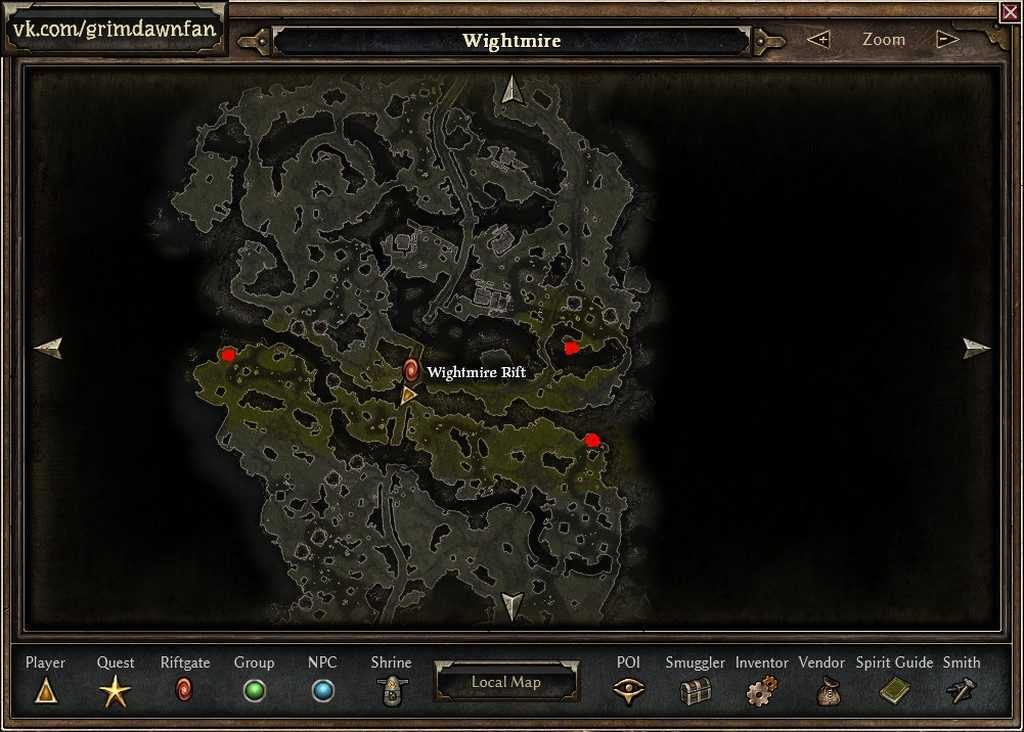Click the green Group legend orb

pyautogui.click(x=254, y=691)
